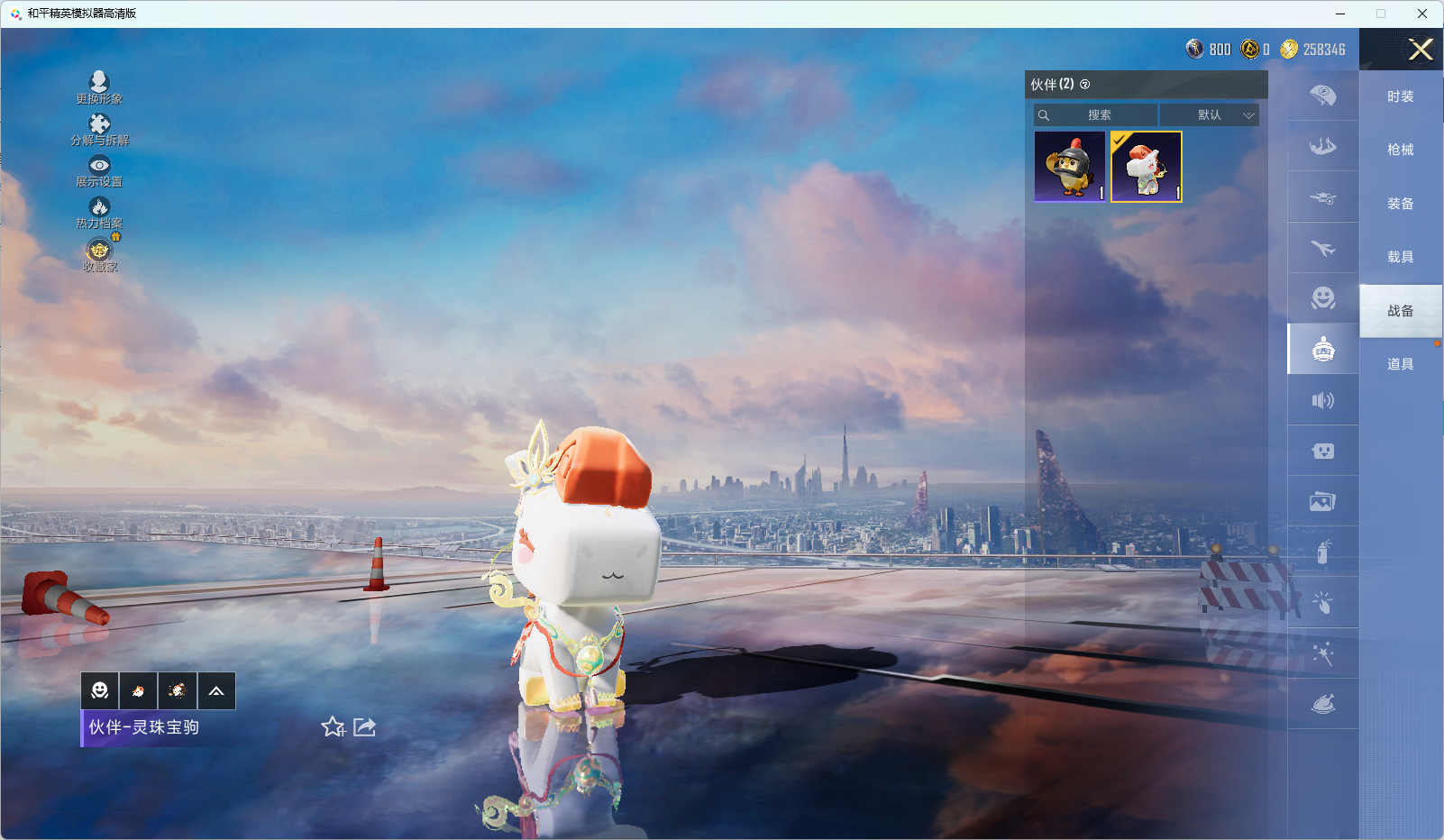Open the 热力档案 entry
The image size is (1444, 840).
pyautogui.click(x=99, y=213)
